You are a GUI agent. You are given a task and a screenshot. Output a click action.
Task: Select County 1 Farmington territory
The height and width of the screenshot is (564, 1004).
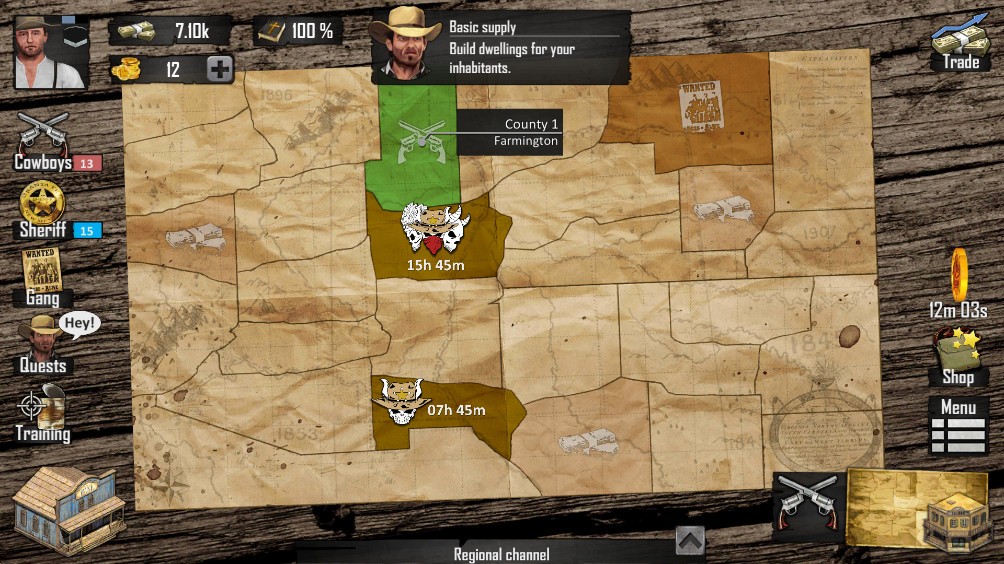[413, 142]
